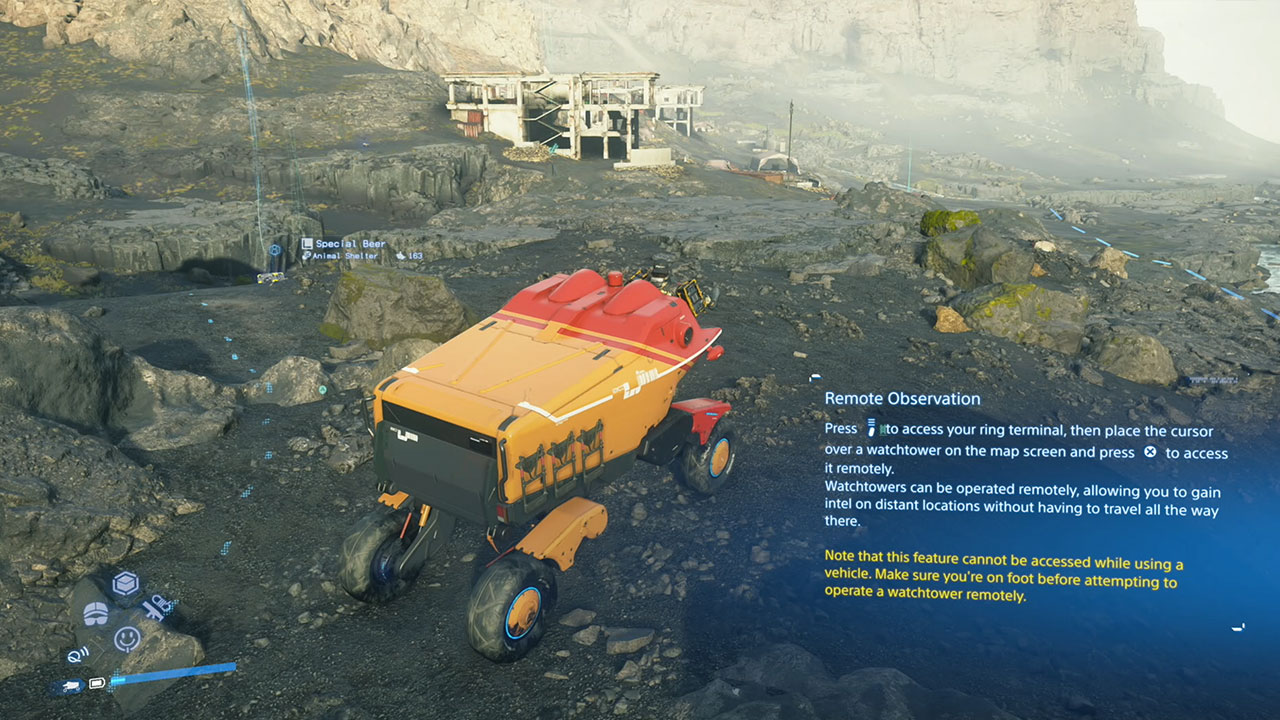
Task: Activate the smiley face icon
Action: [127, 638]
